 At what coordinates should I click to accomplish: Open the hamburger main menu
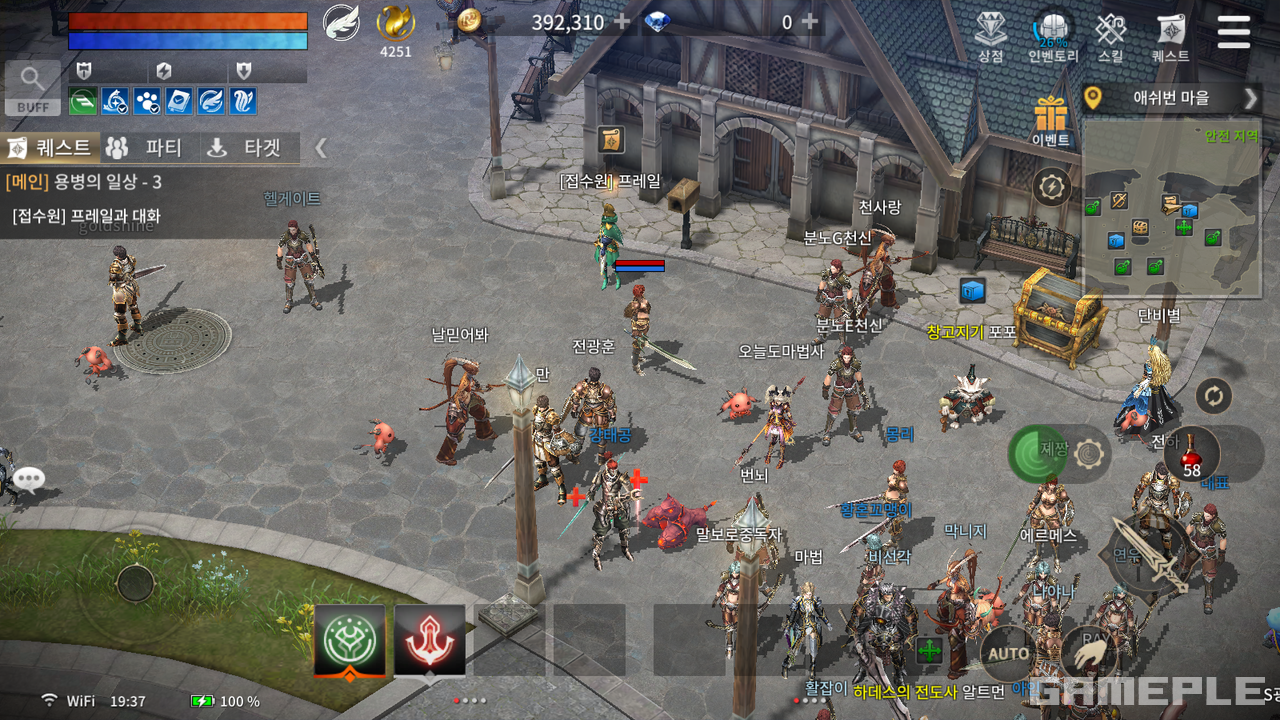[1233, 31]
